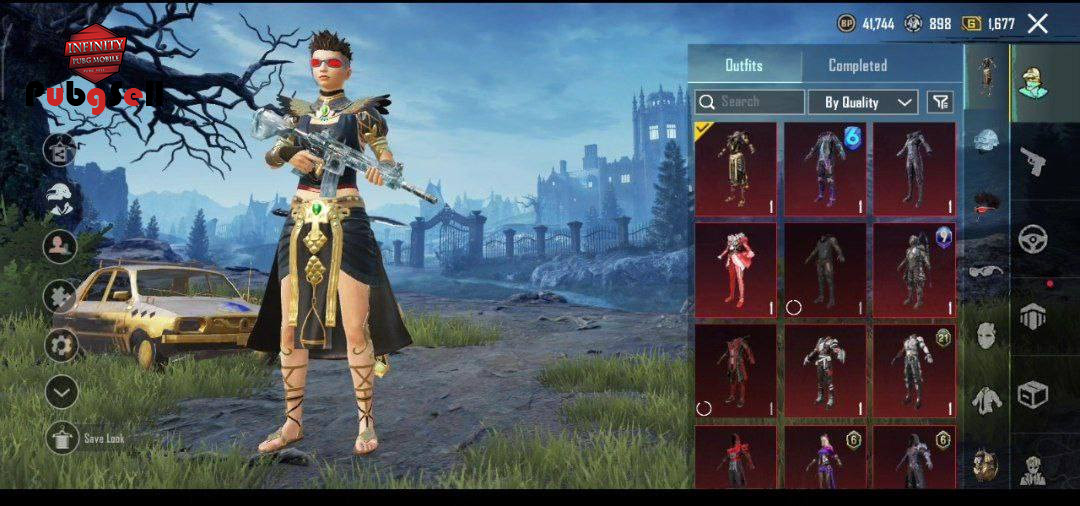Collapse the left-side menu with down arrow

pos(62,392)
